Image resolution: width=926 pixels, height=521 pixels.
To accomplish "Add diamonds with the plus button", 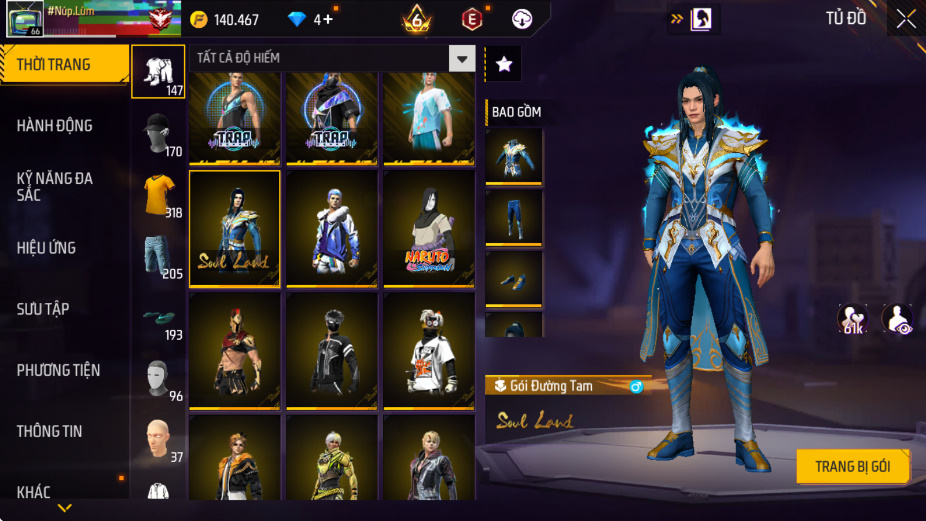I will 328,20.
